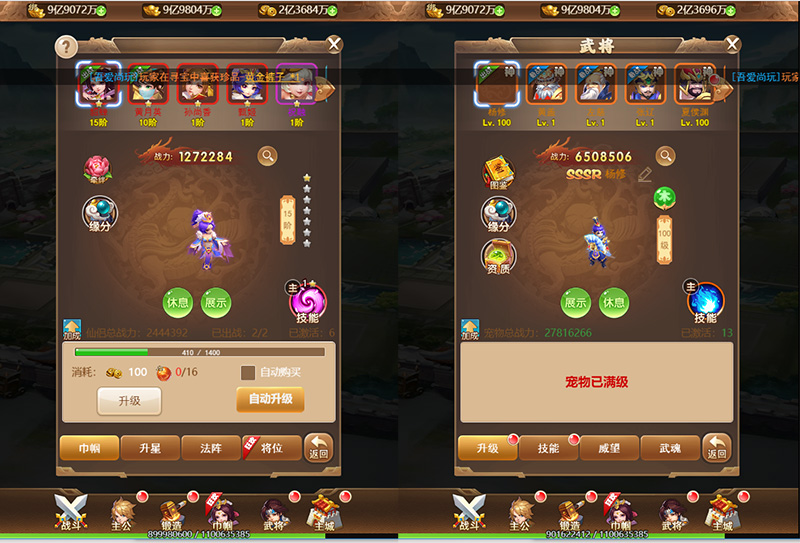The width and height of the screenshot is (800, 543).
Task: Open the 资质 aptitude icon
Action: coord(498,257)
